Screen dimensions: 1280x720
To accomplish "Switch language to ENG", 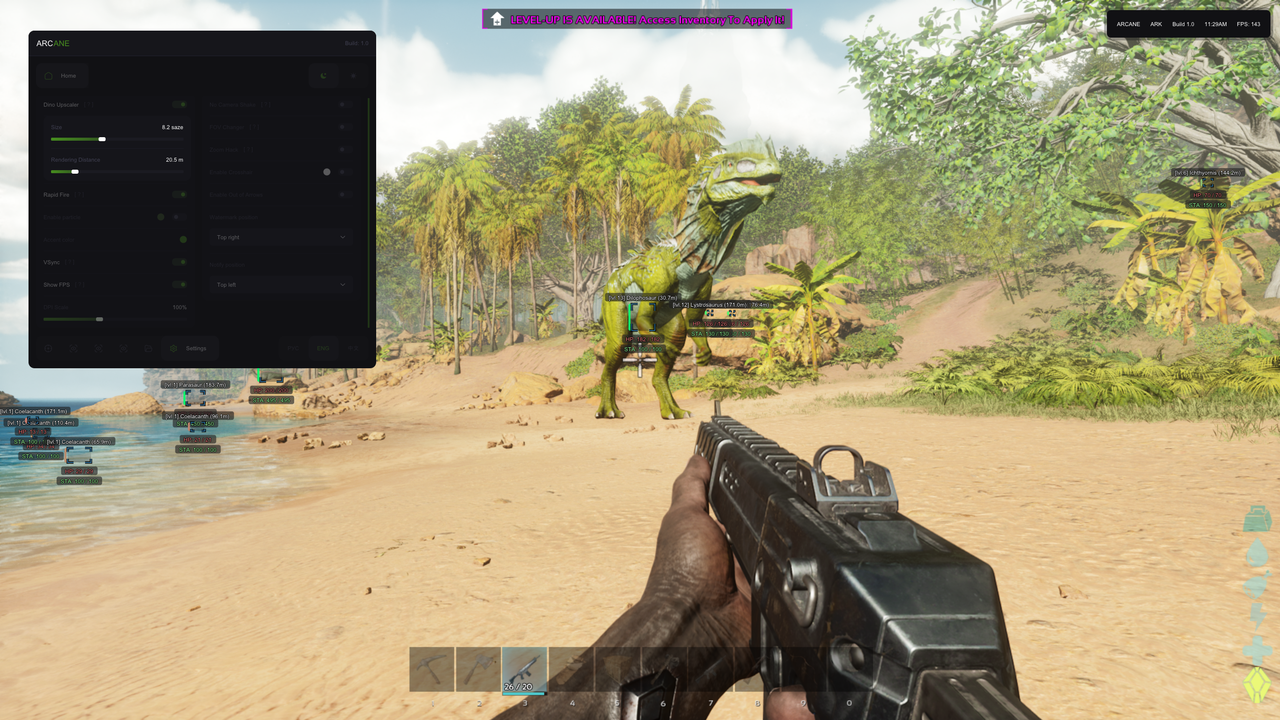I will coord(322,348).
